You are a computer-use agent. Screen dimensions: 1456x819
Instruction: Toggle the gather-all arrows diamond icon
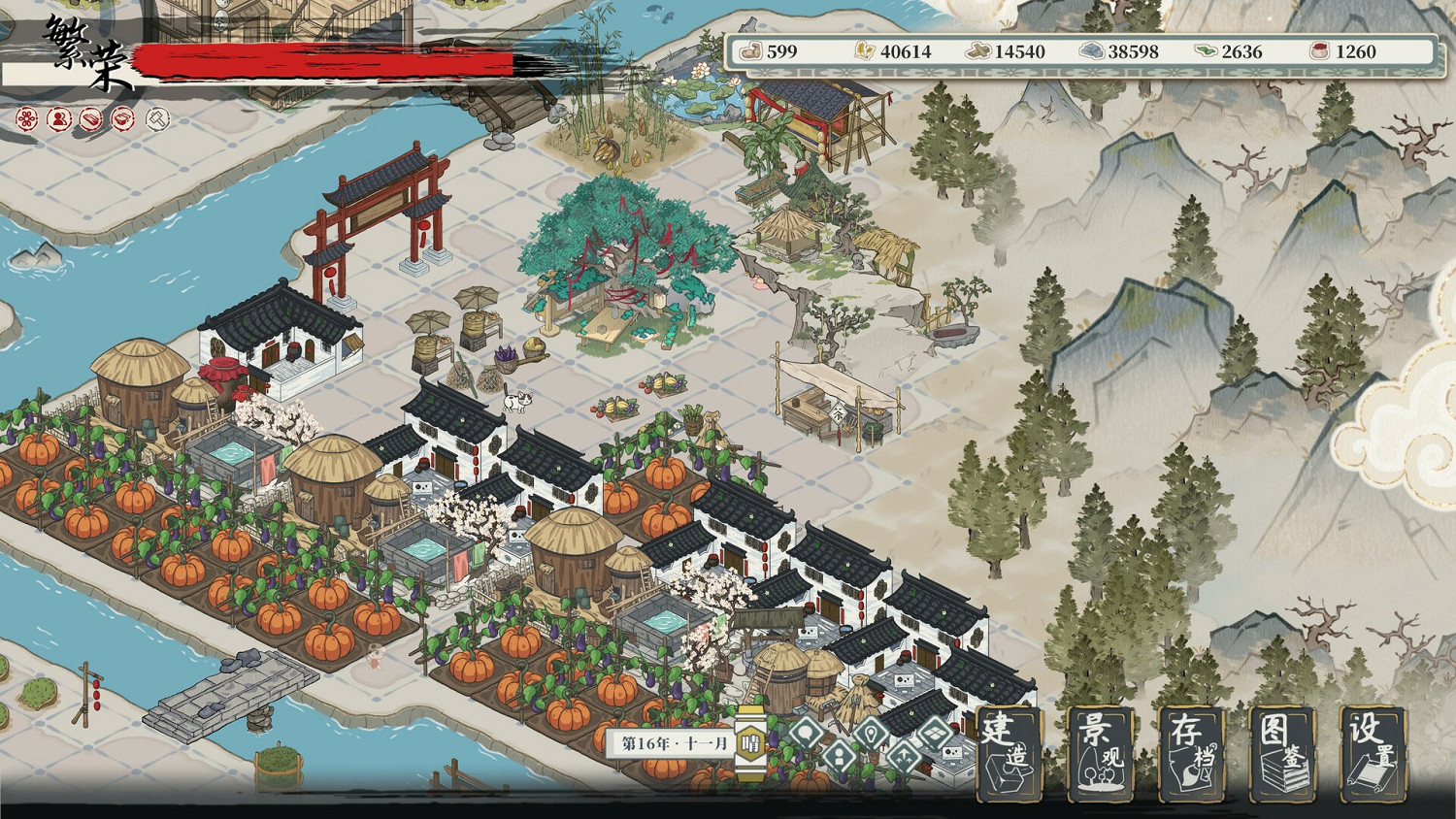903,755
